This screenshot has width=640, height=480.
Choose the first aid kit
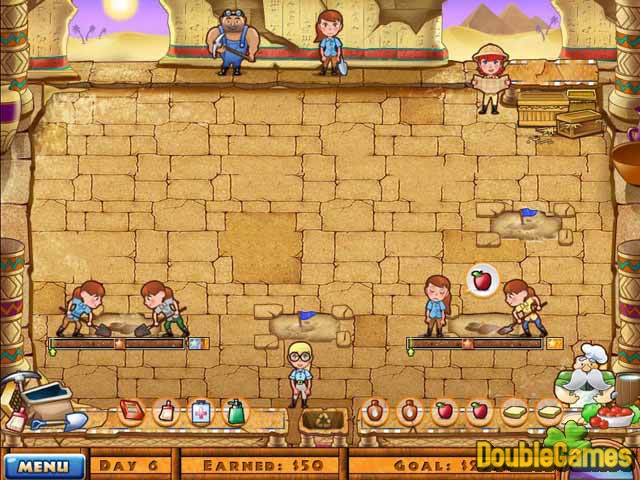(200, 411)
